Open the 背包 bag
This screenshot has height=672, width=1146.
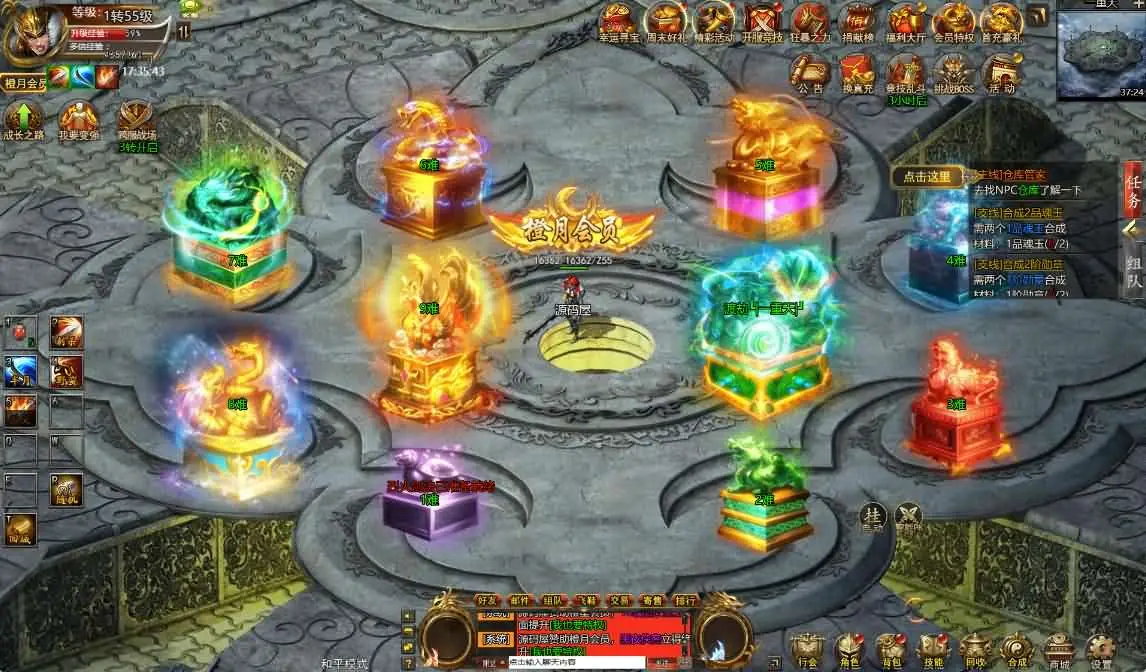click(889, 649)
